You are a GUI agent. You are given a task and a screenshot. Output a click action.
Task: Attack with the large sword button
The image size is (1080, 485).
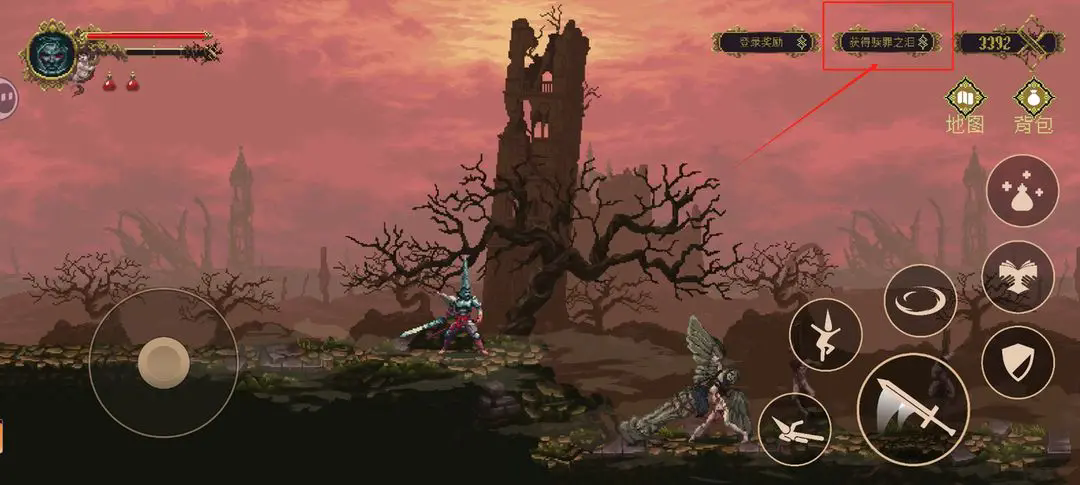(912, 408)
